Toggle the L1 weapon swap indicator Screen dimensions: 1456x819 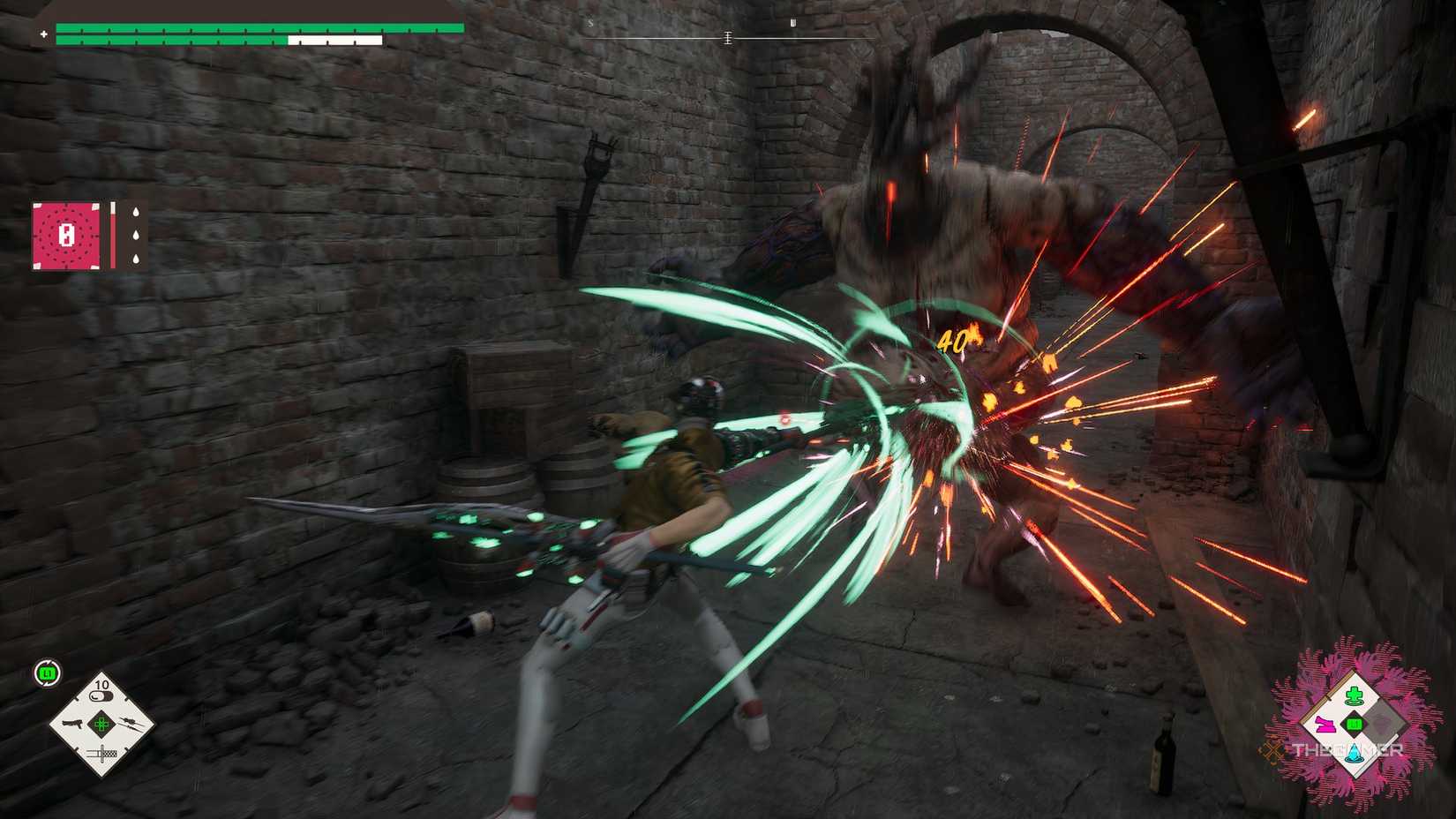coord(46,672)
